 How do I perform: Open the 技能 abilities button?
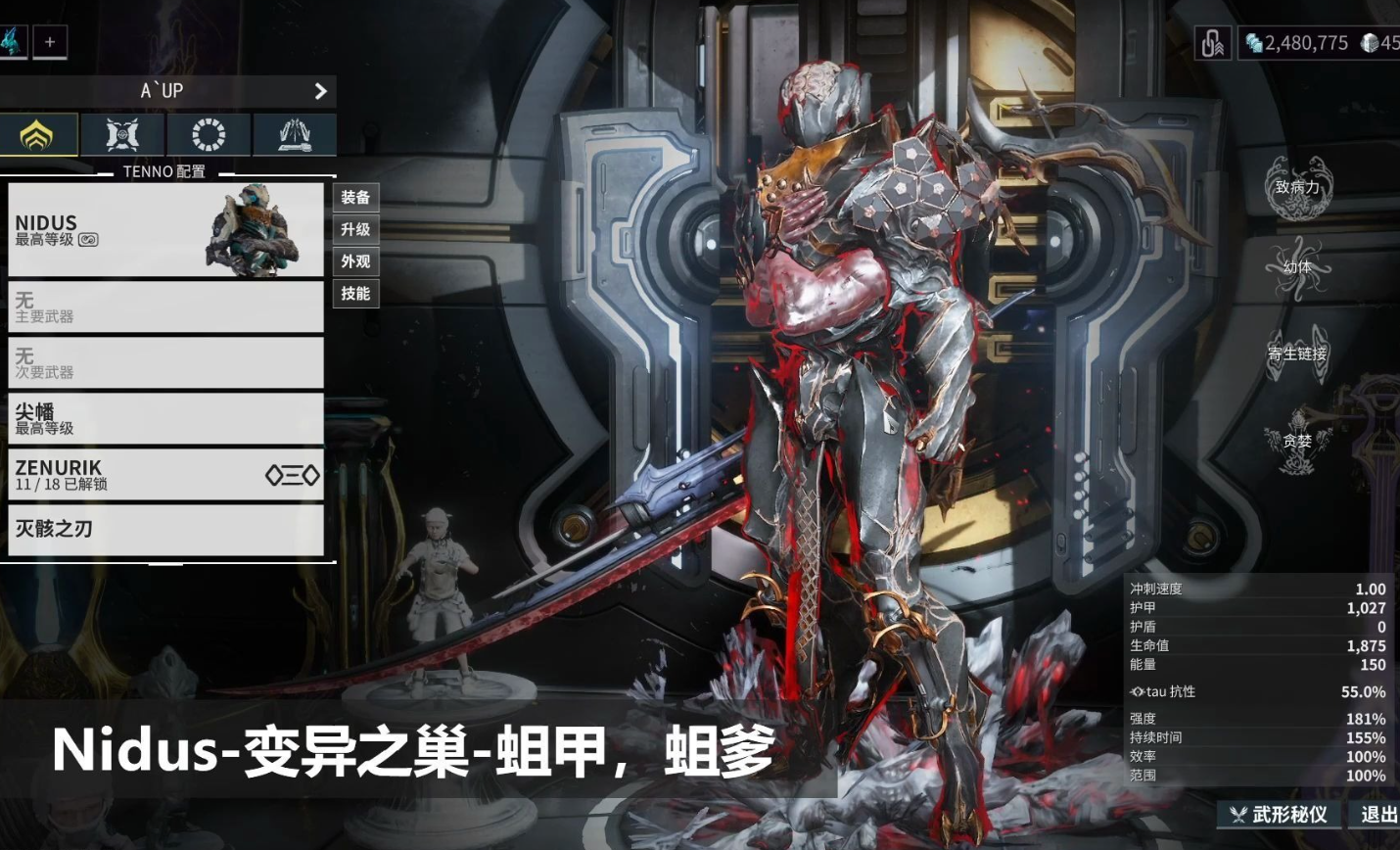356,294
